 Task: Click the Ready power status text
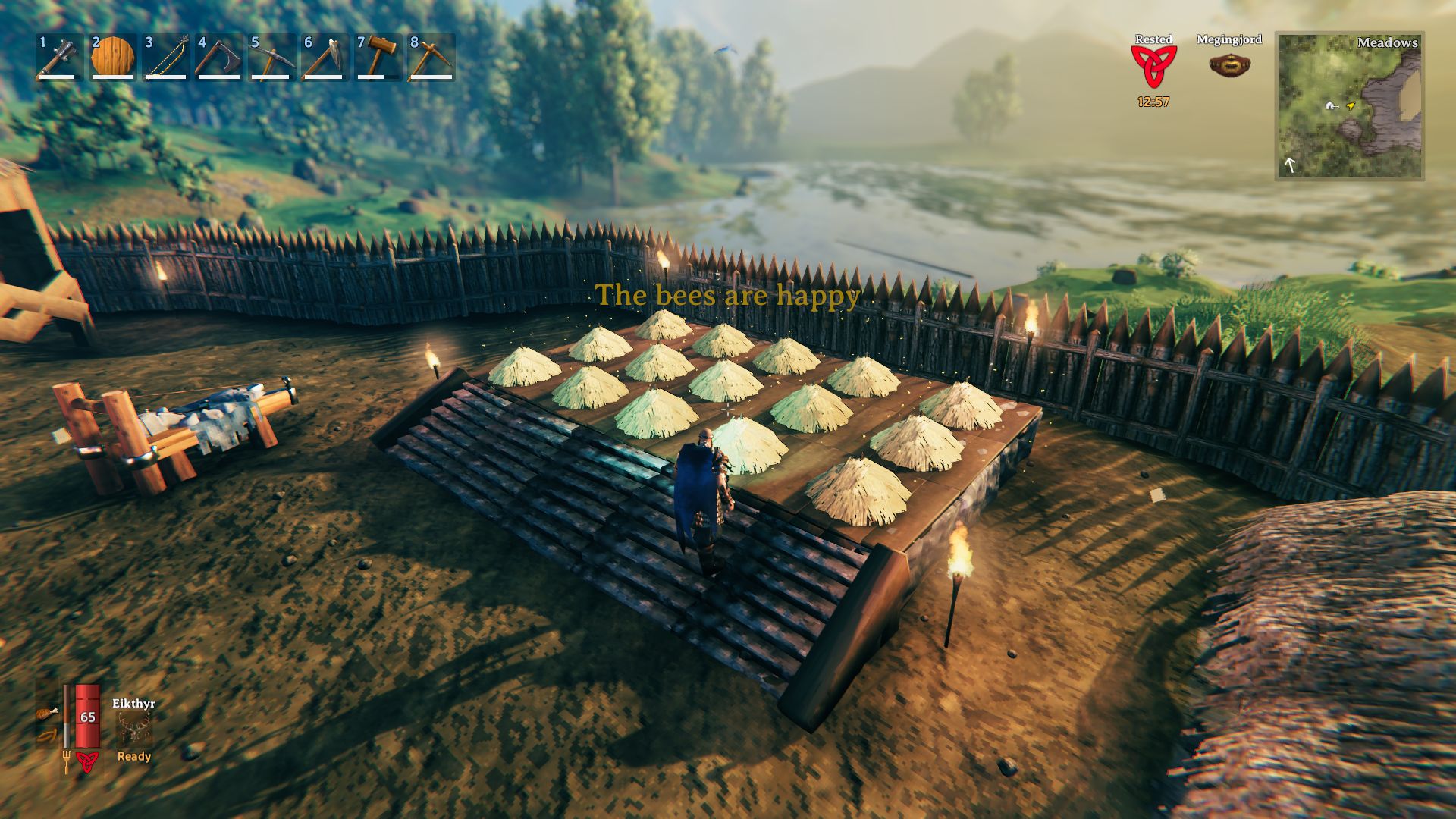point(136,758)
